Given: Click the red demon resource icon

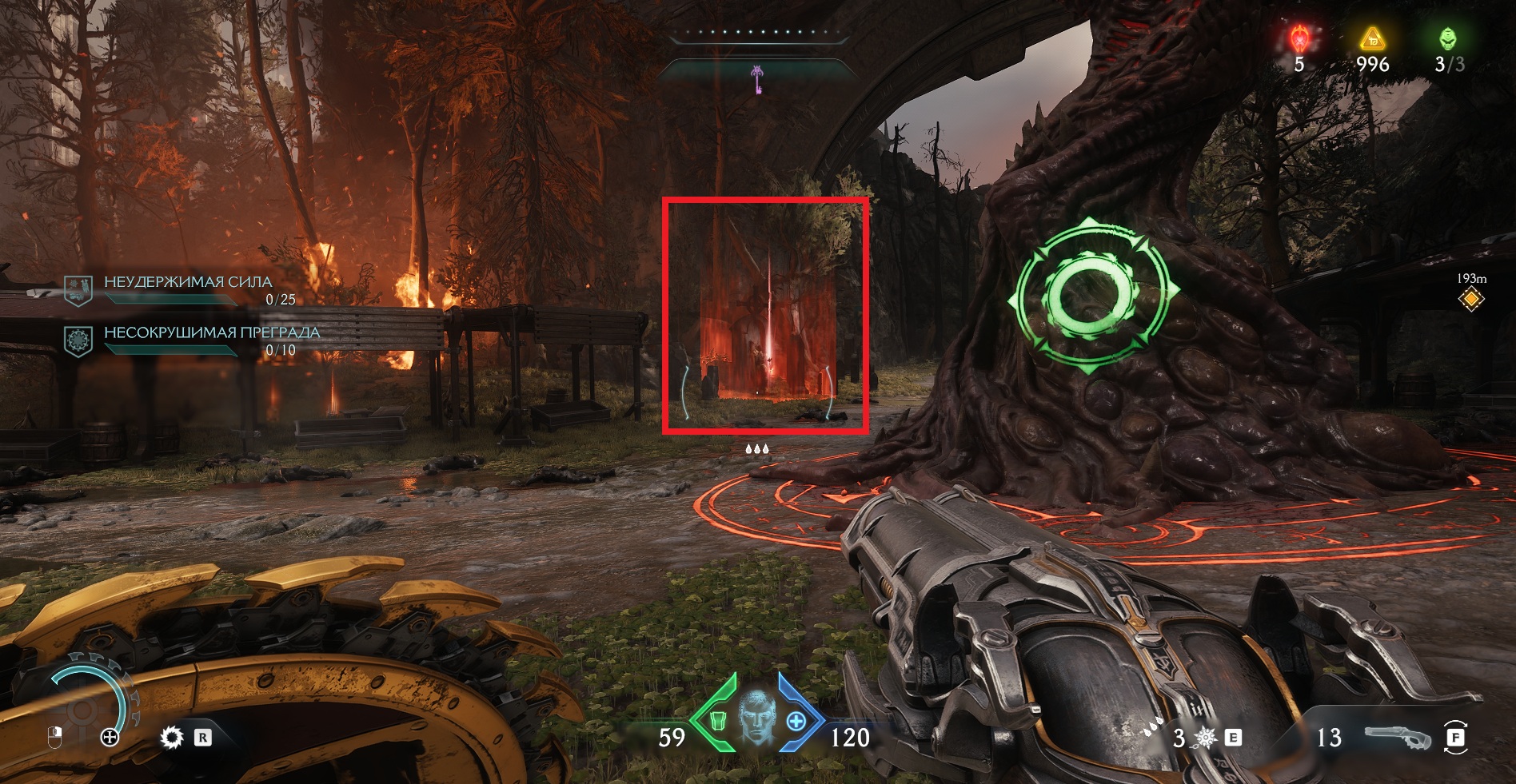Looking at the screenshot, I should coord(1300,38).
